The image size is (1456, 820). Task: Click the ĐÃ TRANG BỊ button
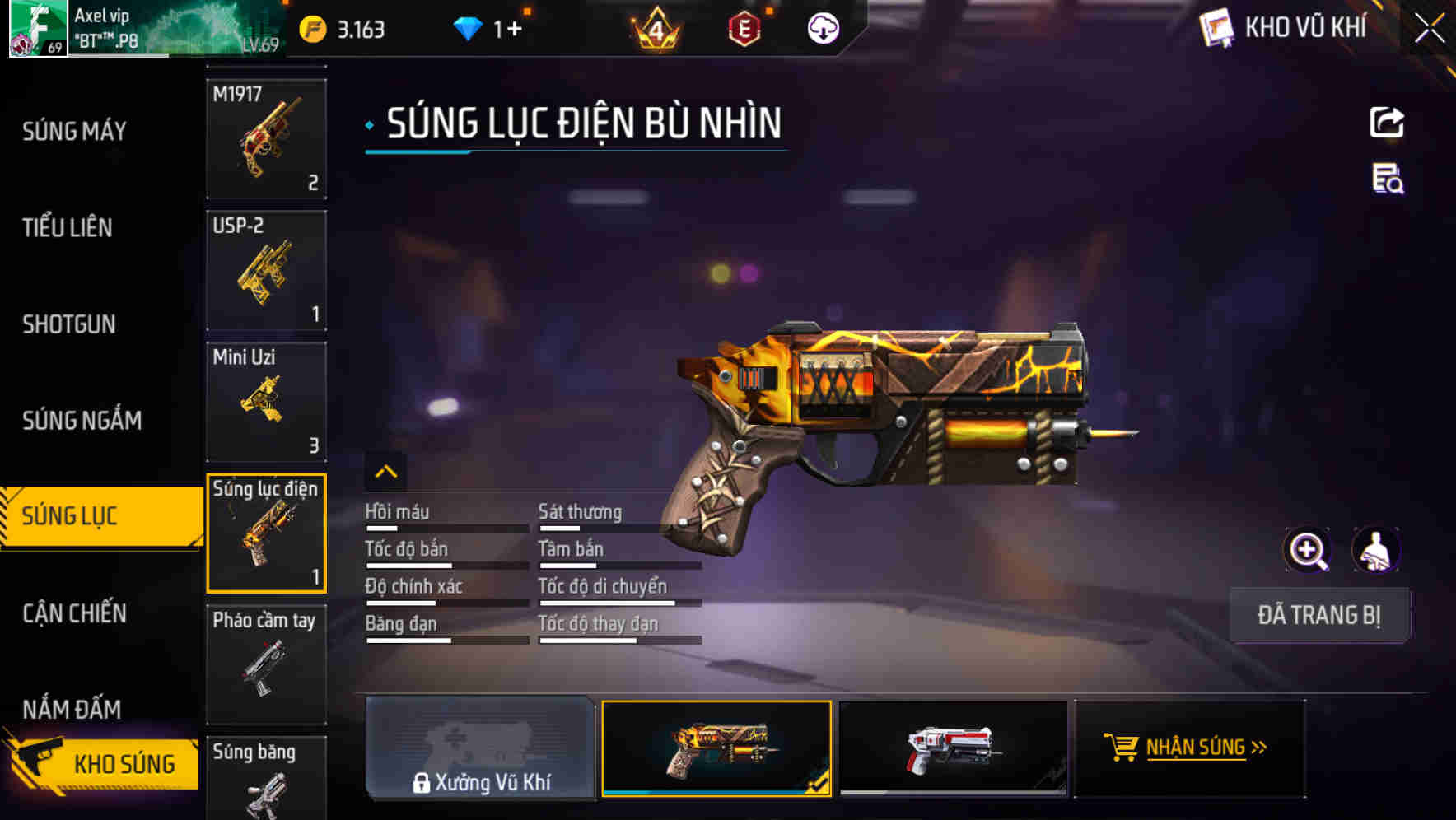1319,615
